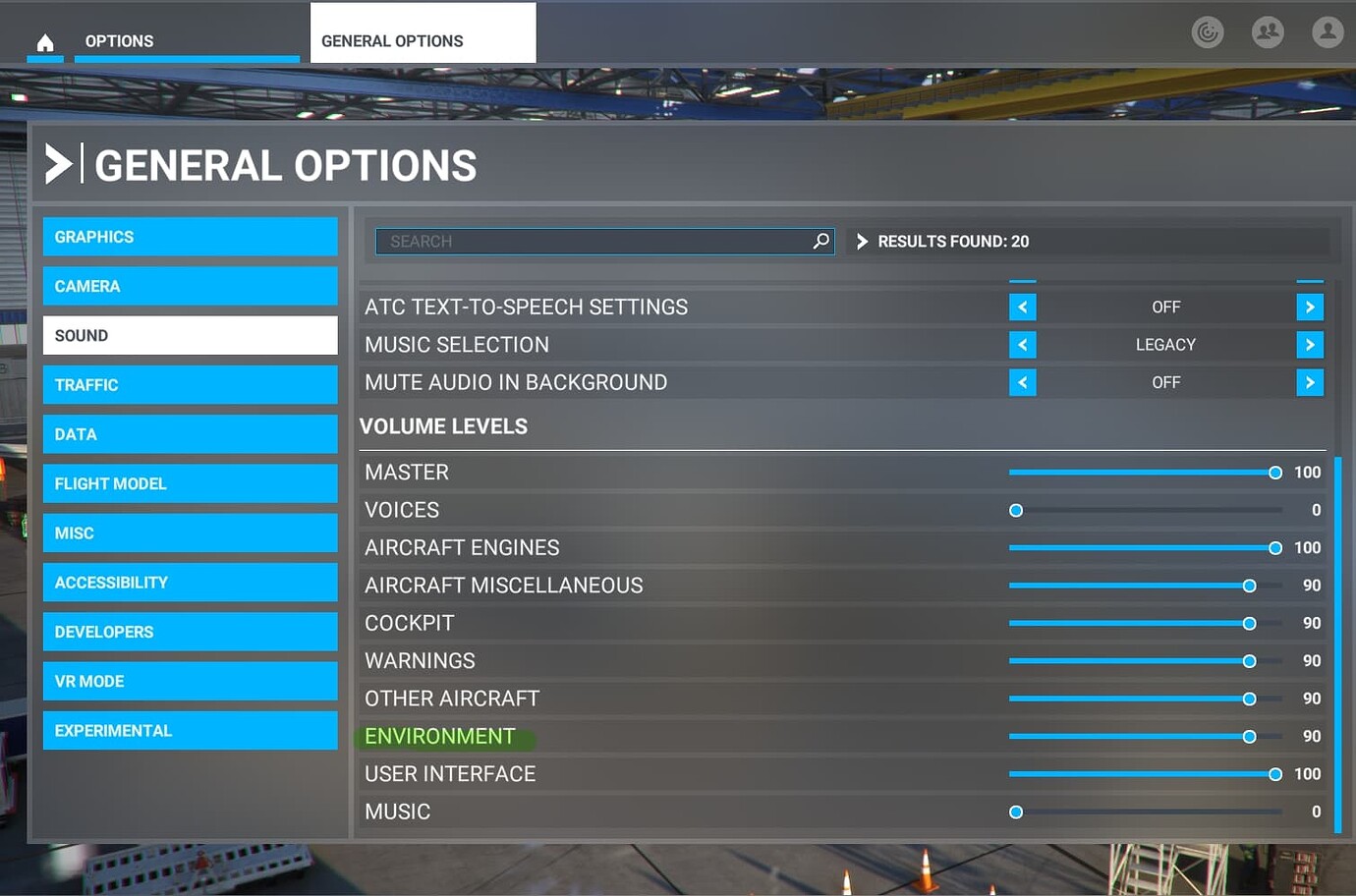The width and height of the screenshot is (1356, 896).
Task: Switch to the OPTIONS tab
Action: point(119,40)
